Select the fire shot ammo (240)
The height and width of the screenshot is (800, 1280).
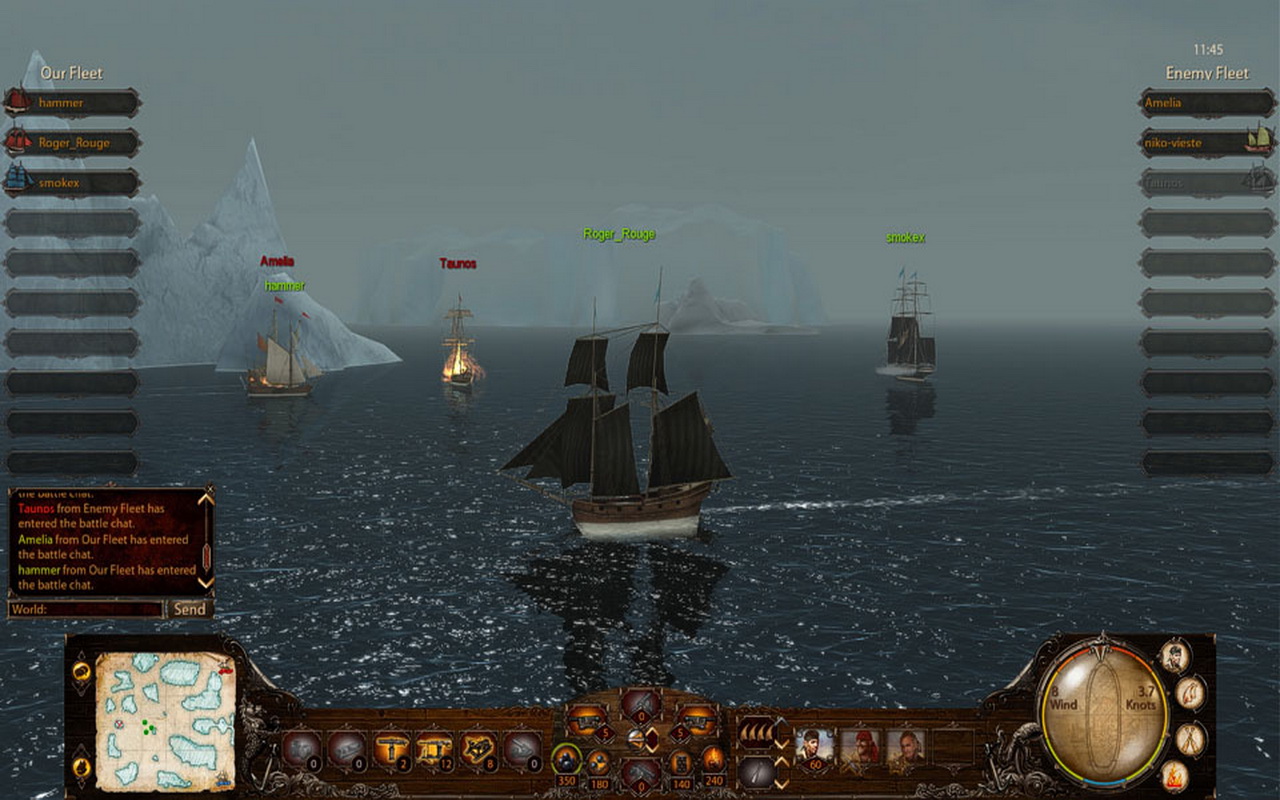[713, 760]
